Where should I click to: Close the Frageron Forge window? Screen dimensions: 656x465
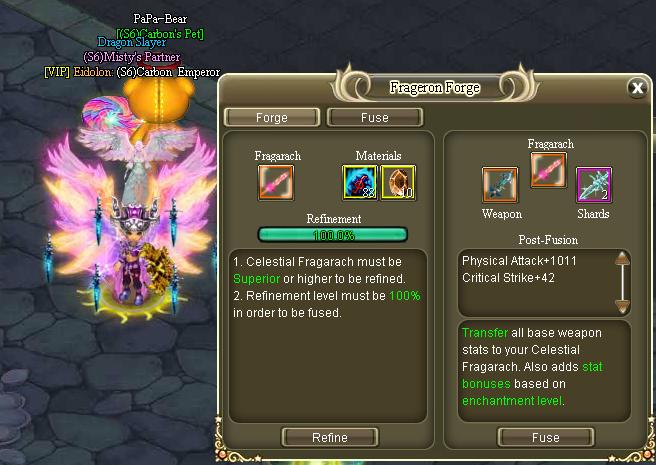[x=637, y=88]
